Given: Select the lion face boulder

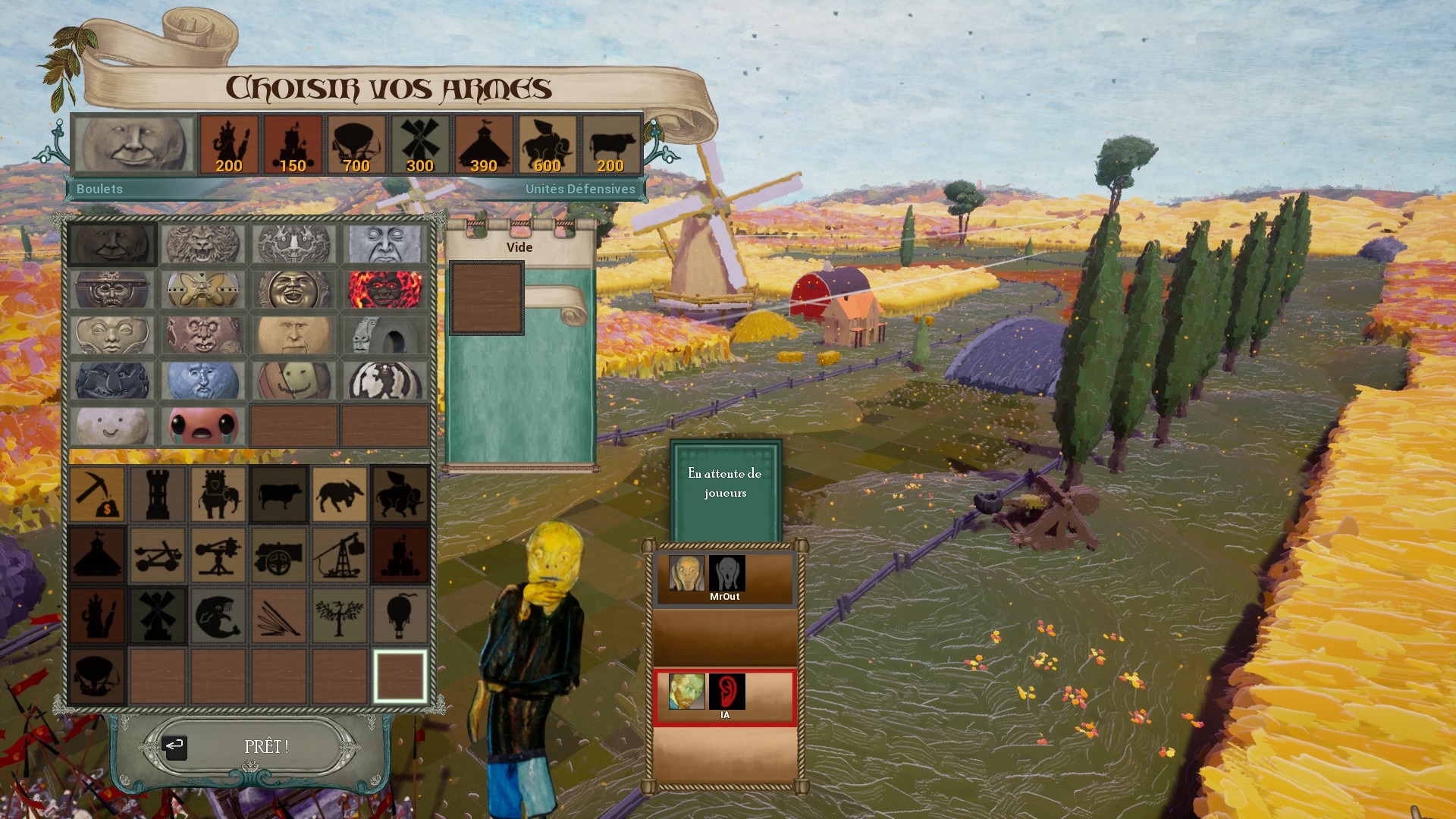Looking at the screenshot, I should (202, 244).
